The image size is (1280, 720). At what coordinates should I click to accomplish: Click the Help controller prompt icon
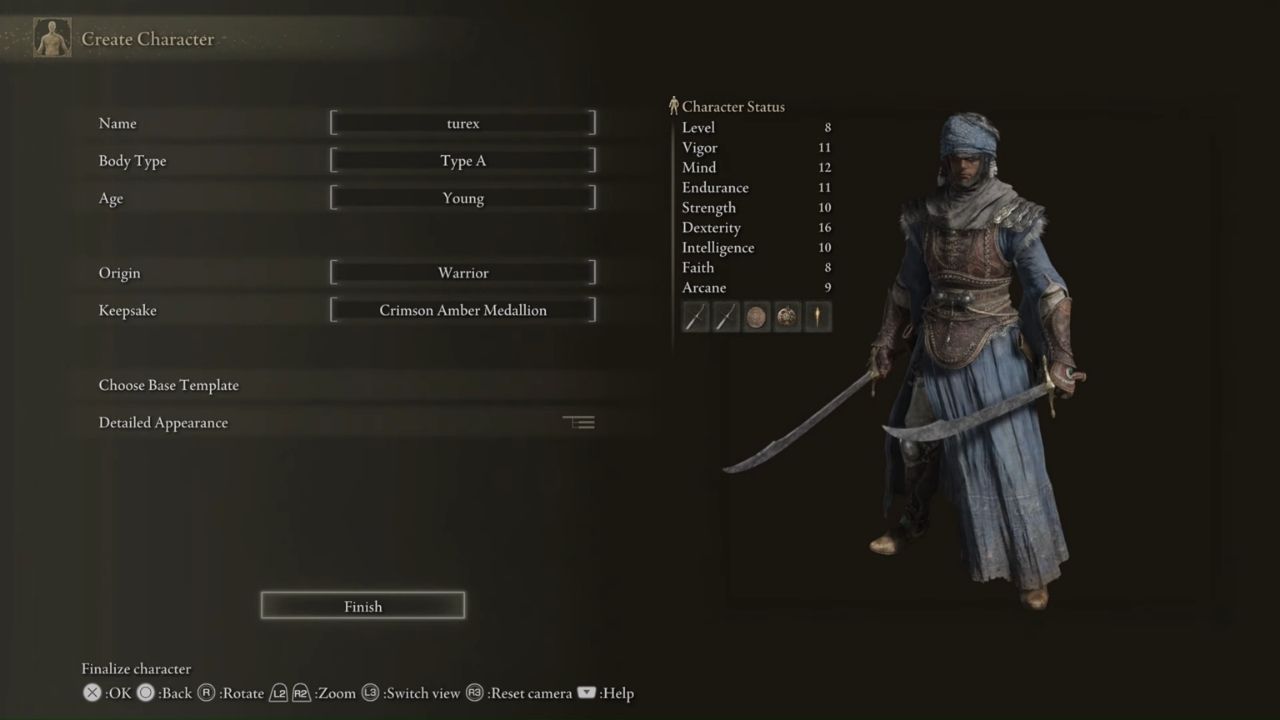tap(587, 692)
